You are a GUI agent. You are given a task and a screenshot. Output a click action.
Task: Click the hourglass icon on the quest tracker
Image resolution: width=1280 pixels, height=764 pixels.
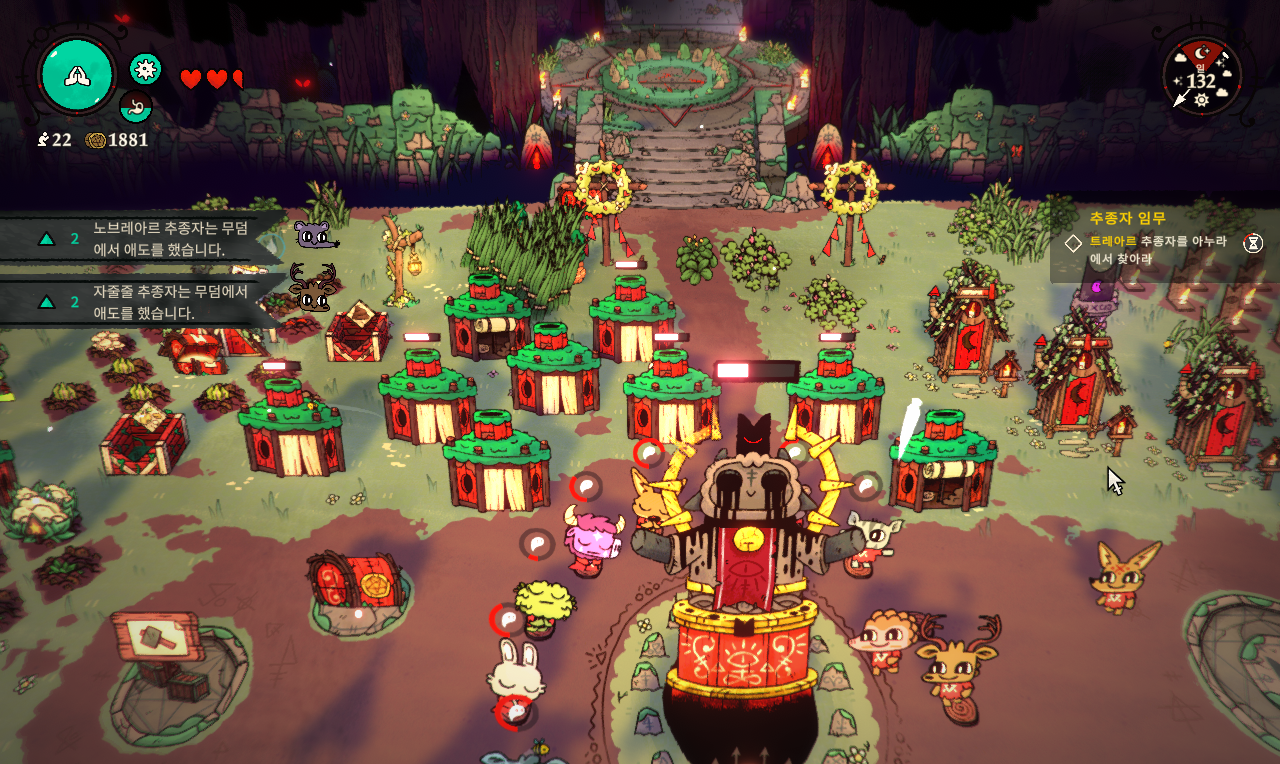(x=1253, y=243)
